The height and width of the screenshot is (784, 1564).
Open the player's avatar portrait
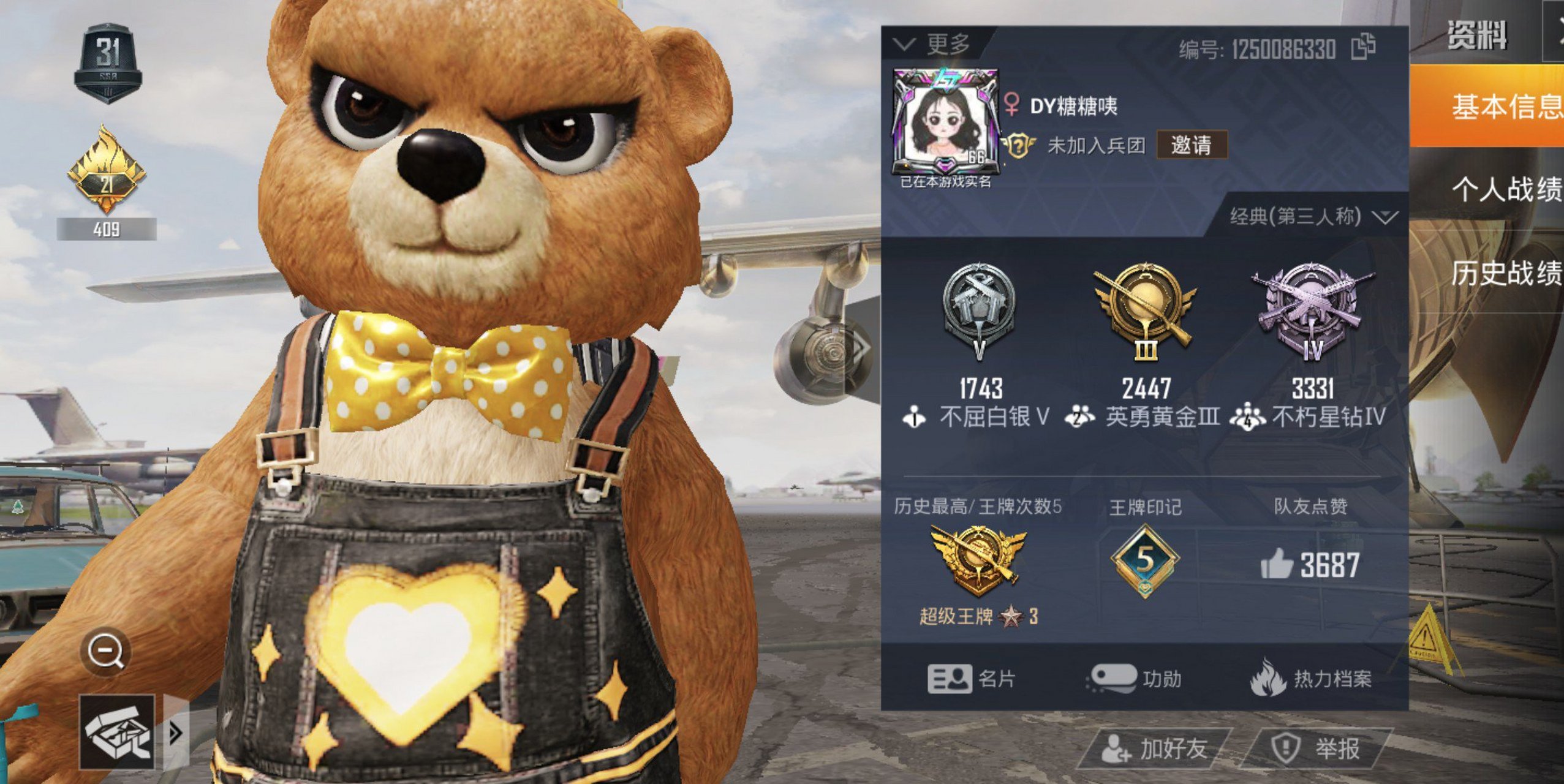[945, 123]
